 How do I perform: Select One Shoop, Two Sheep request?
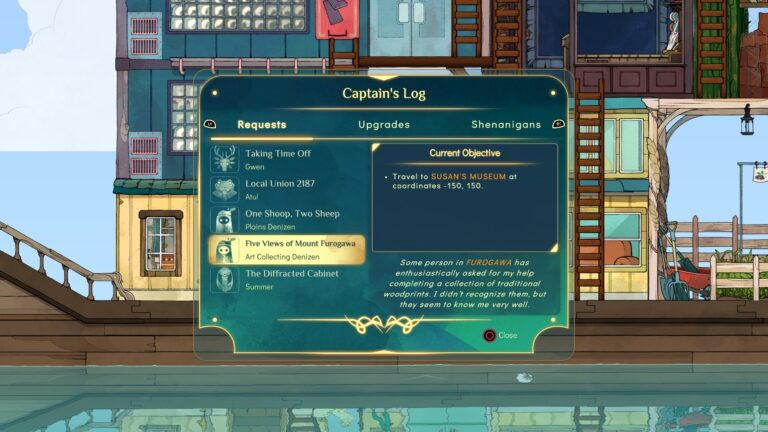286,219
